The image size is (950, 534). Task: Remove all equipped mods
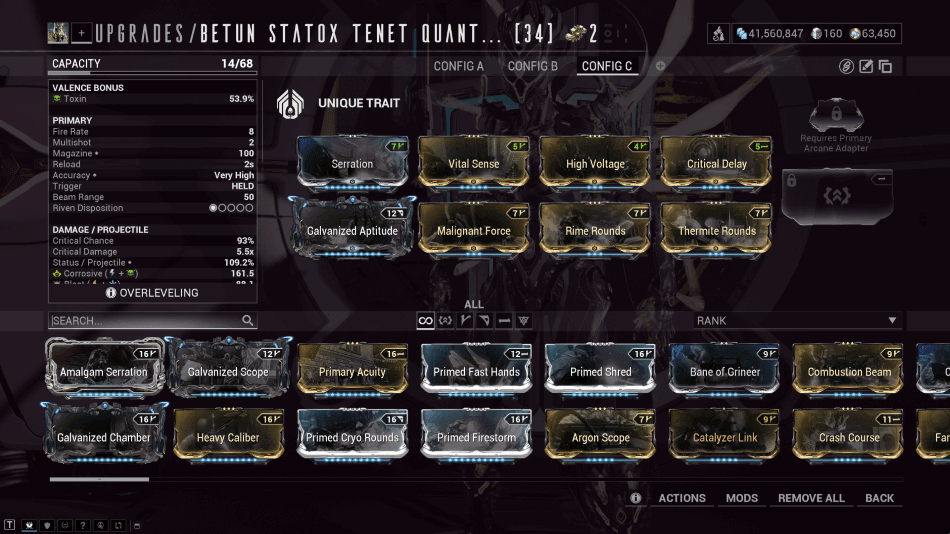[x=811, y=498]
